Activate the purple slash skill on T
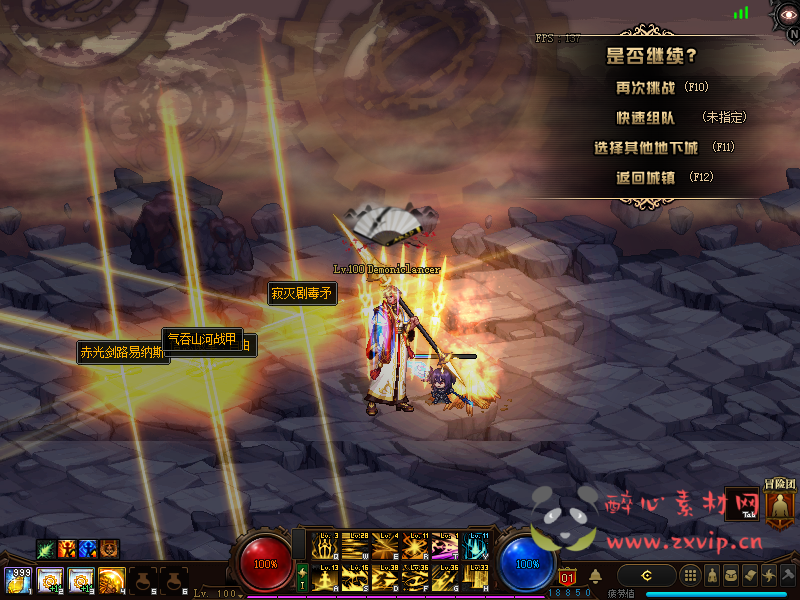This screenshot has height=600, width=800. click(446, 548)
